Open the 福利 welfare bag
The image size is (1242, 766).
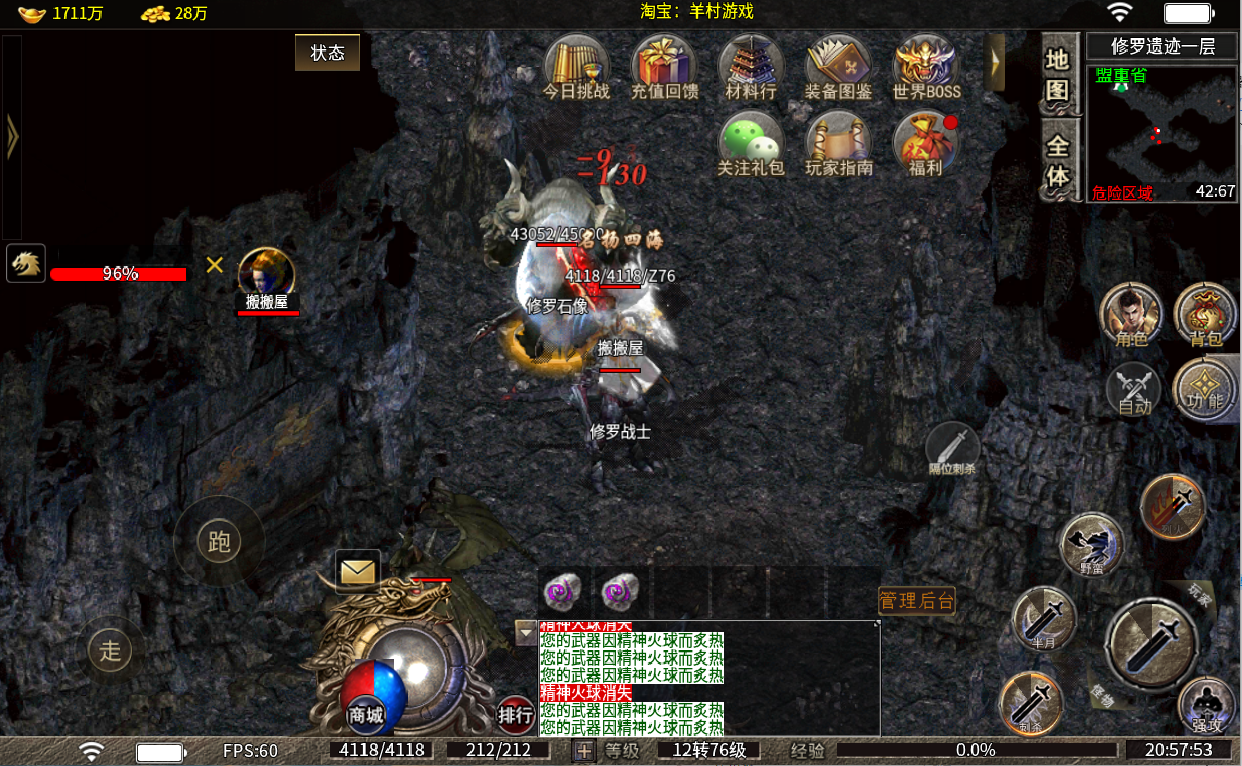[926, 144]
